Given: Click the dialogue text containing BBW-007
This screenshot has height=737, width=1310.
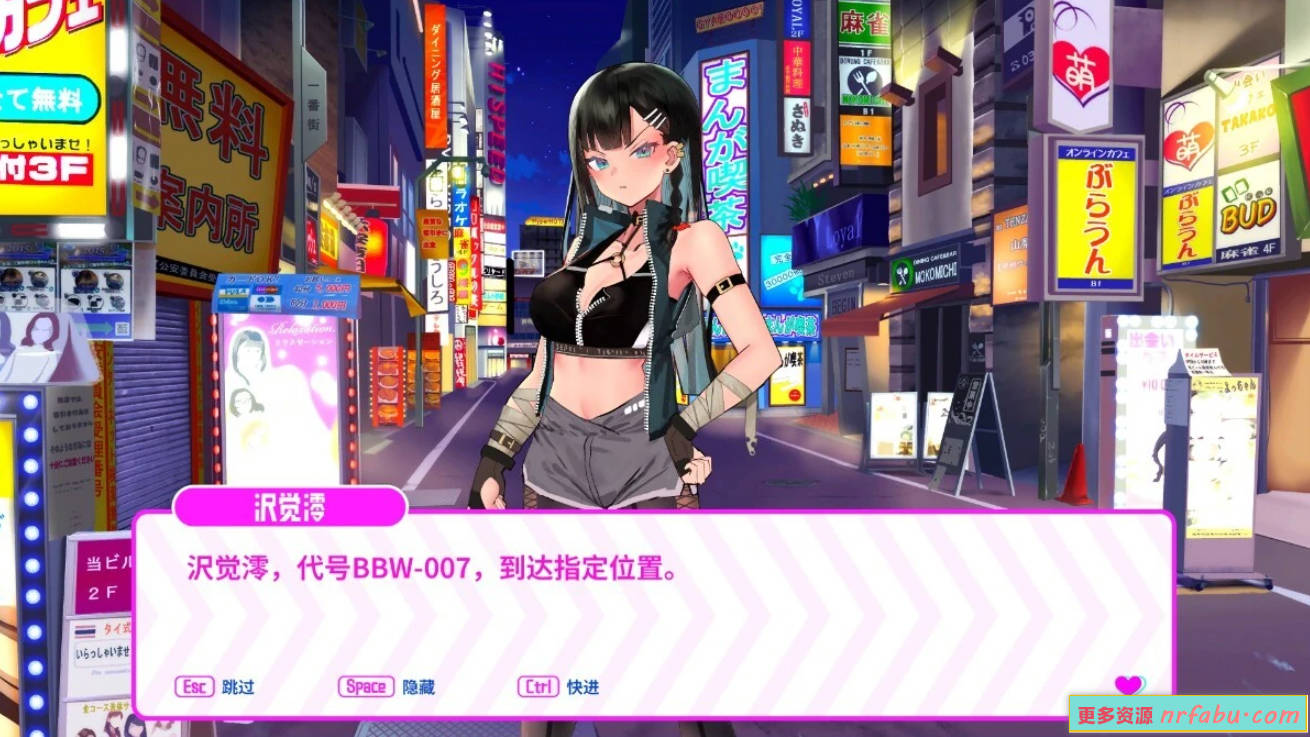Looking at the screenshot, I should pos(430,568).
